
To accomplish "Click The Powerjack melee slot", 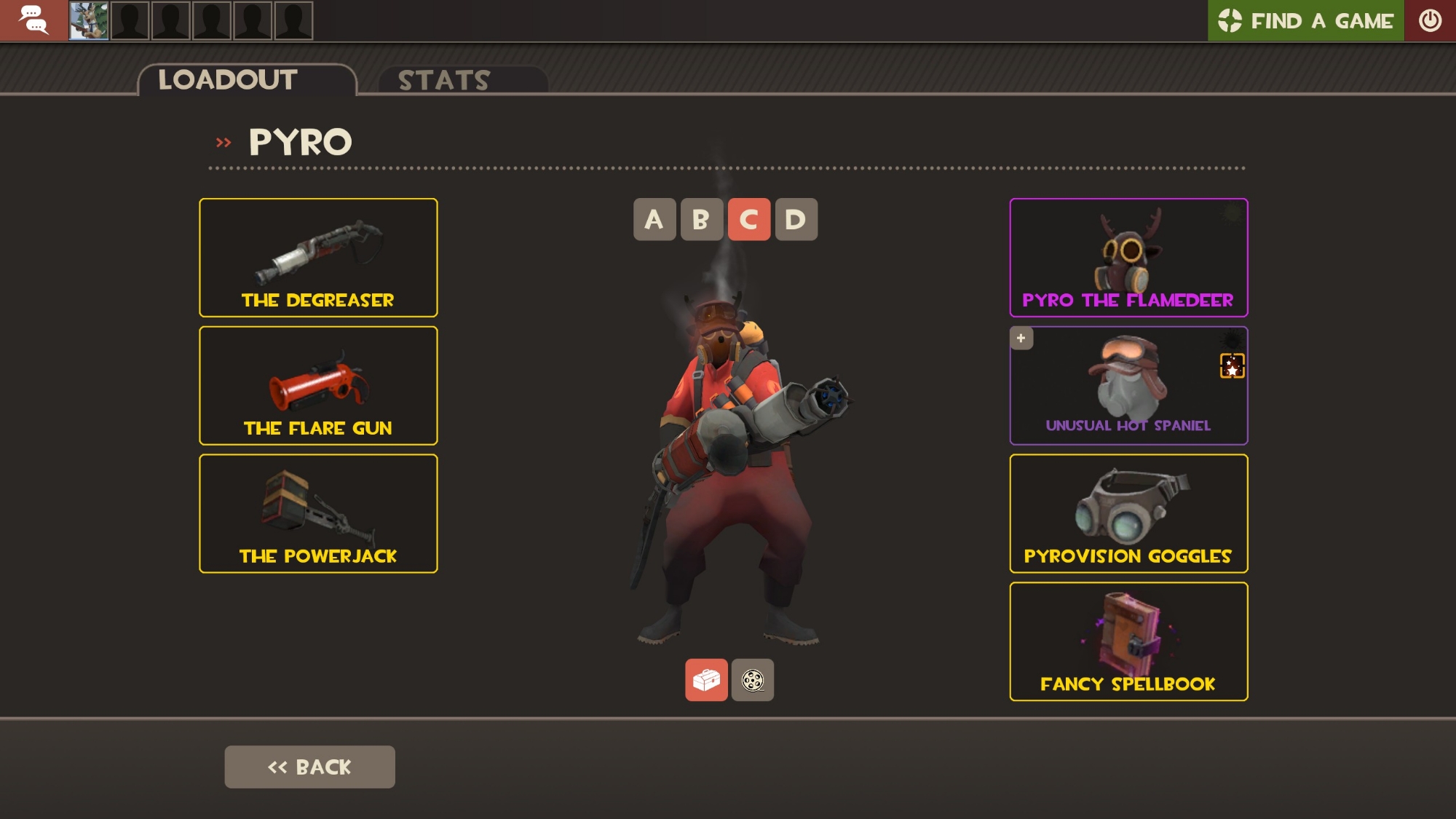I will 318,514.
